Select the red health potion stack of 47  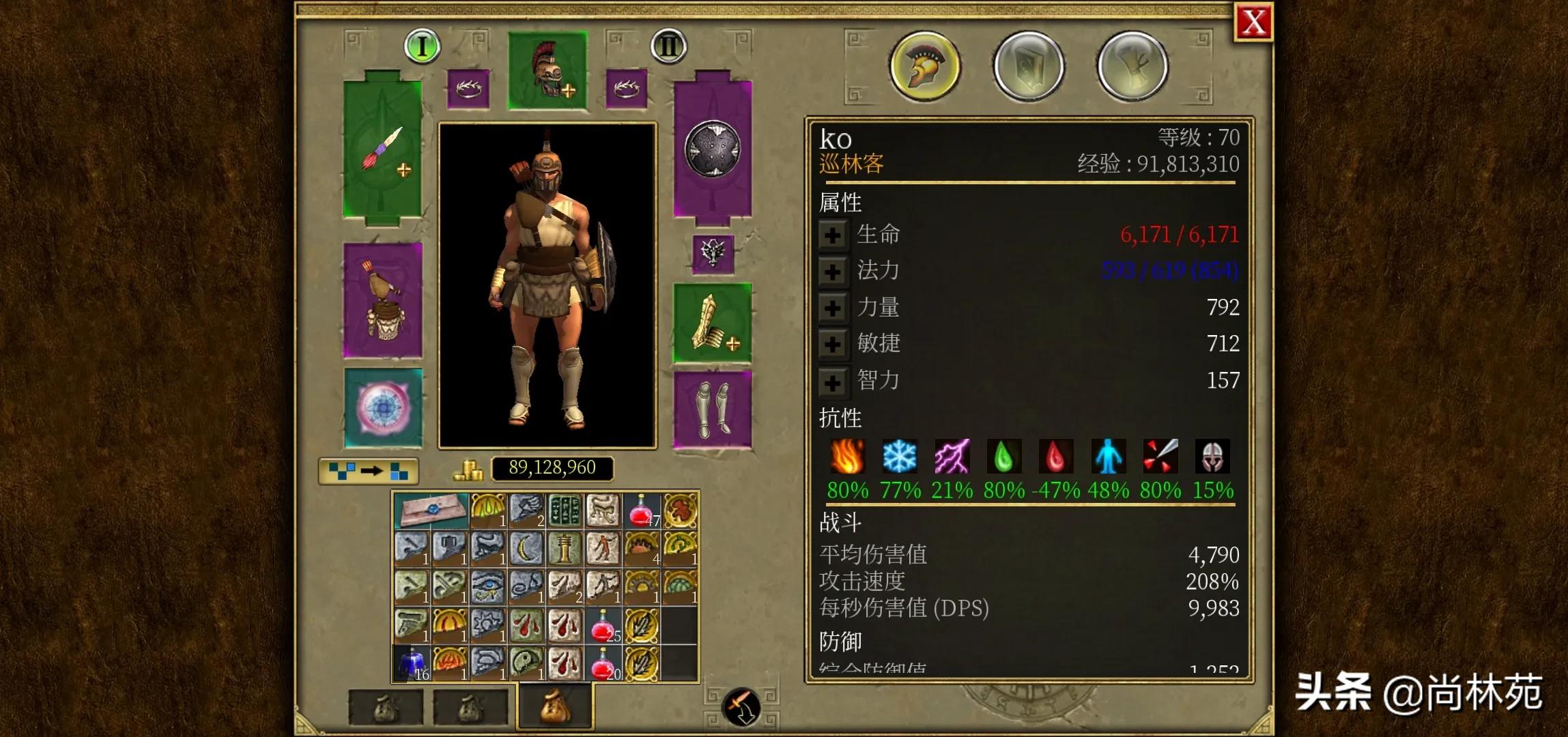coord(642,510)
